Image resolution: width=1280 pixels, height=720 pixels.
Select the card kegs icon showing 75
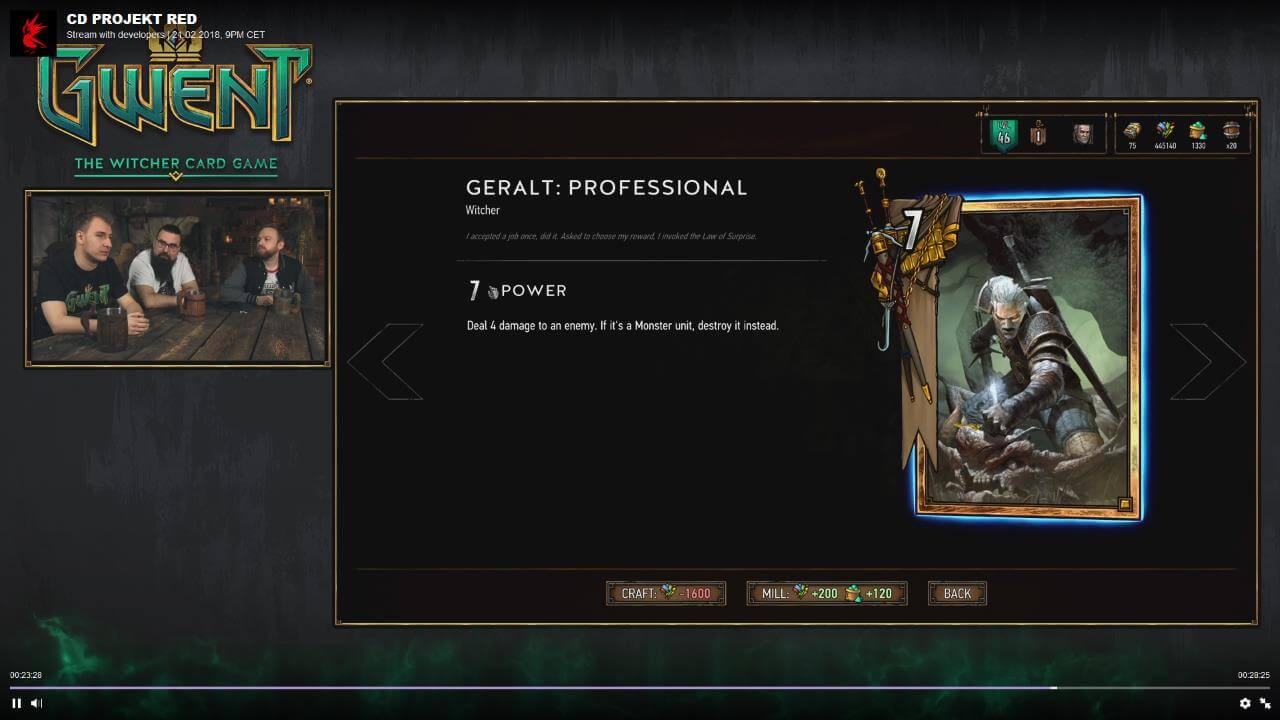pyautogui.click(x=1131, y=131)
